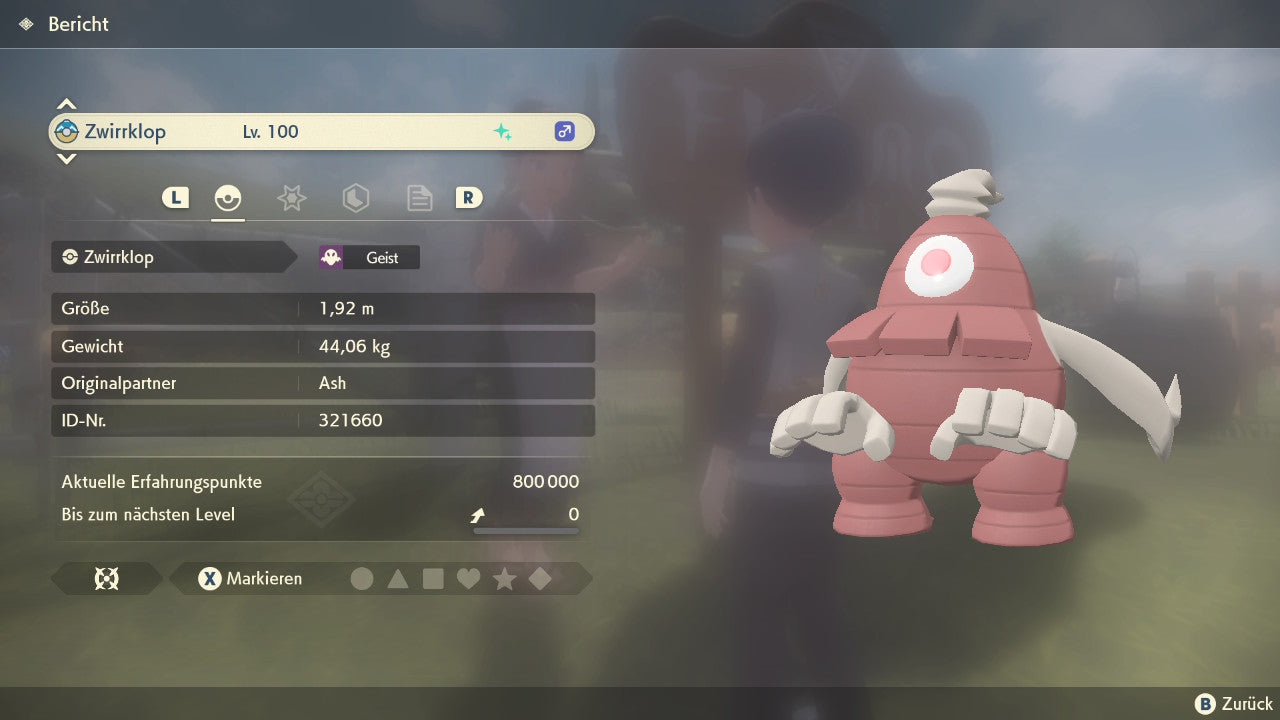Toggle the diamond marking

coord(540,578)
